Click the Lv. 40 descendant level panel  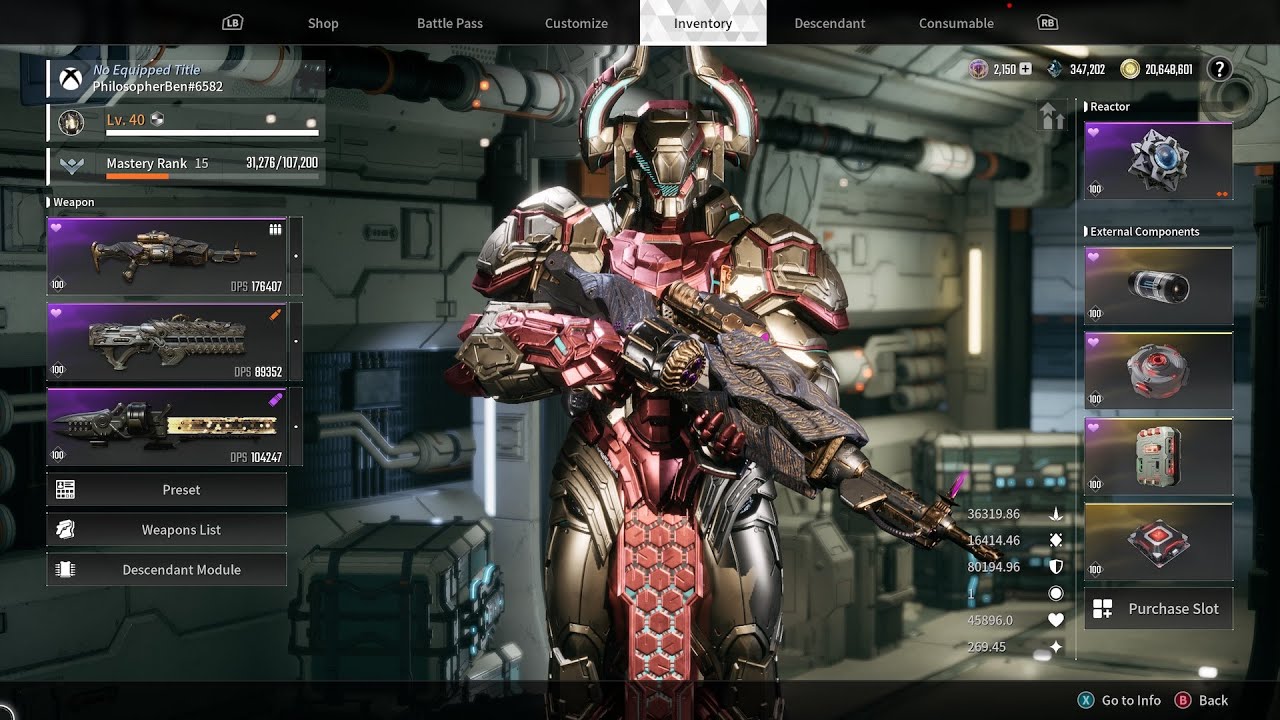click(x=186, y=122)
